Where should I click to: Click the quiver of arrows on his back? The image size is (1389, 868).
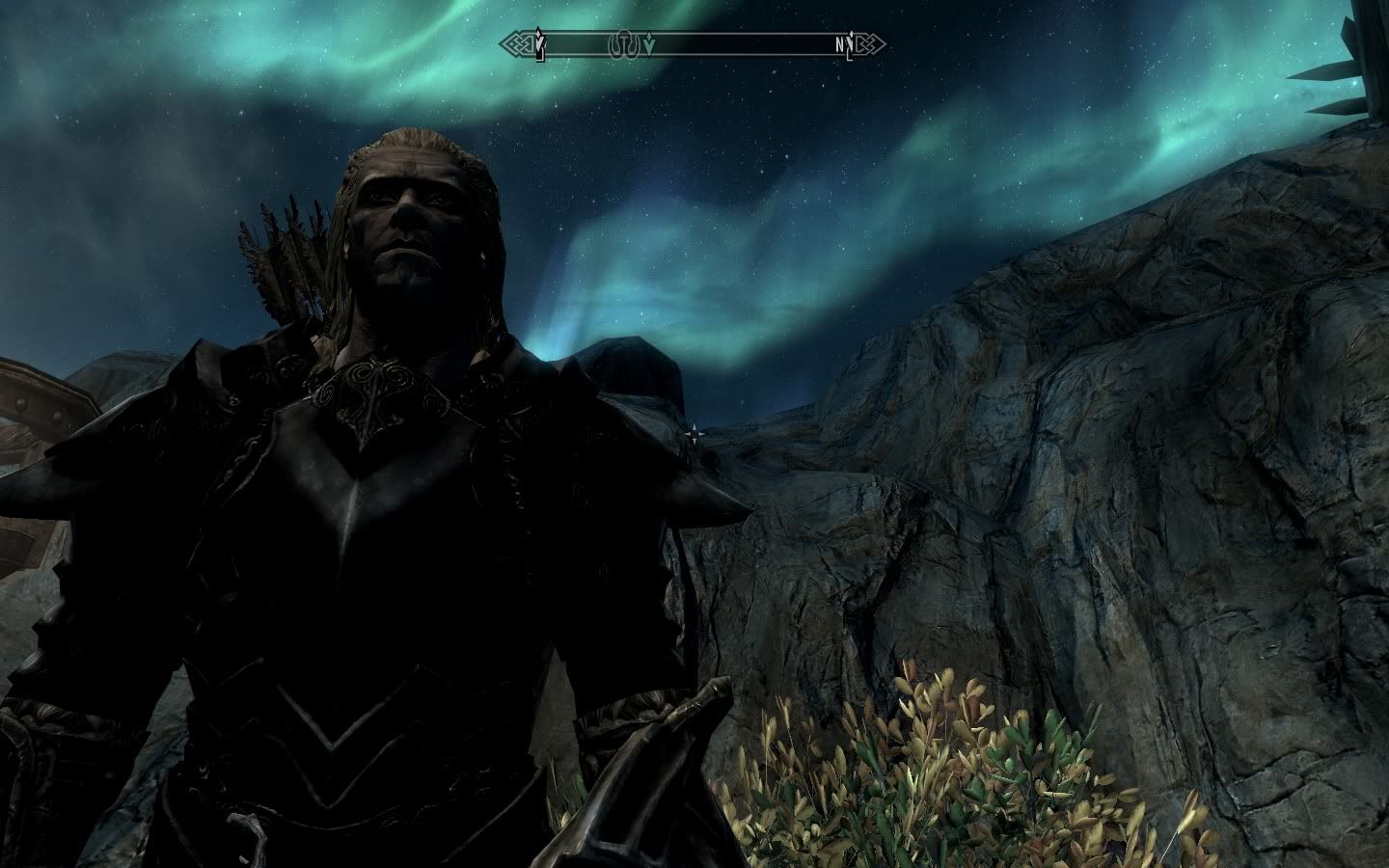tap(285, 260)
